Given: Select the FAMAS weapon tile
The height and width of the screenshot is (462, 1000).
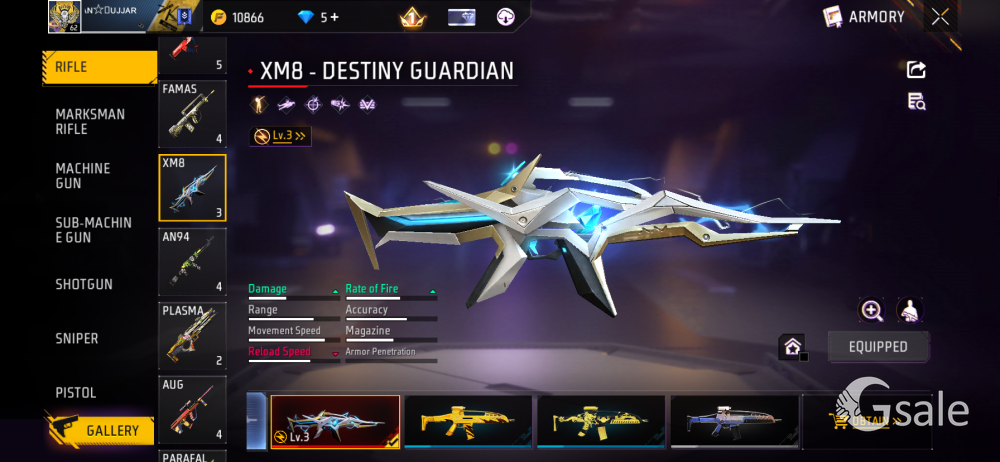Looking at the screenshot, I should click(x=192, y=114).
